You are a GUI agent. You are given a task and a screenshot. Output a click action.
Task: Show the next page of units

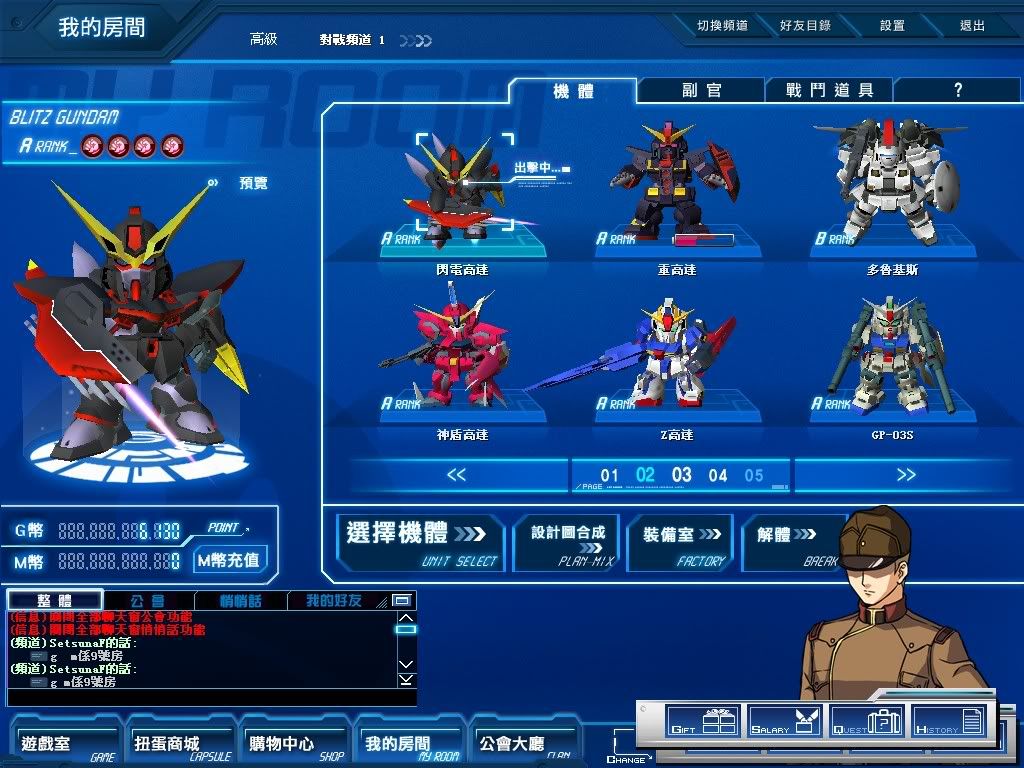click(905, 475)
